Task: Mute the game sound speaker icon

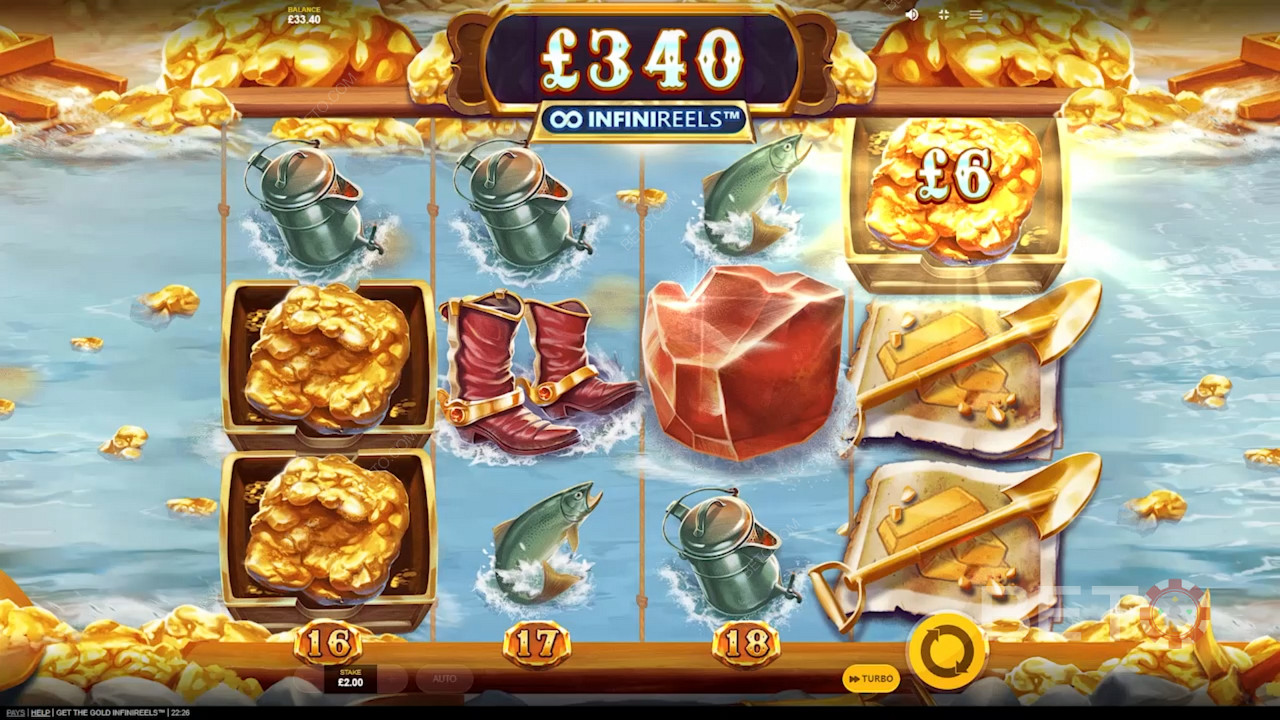Action: [x=911, y=15]
